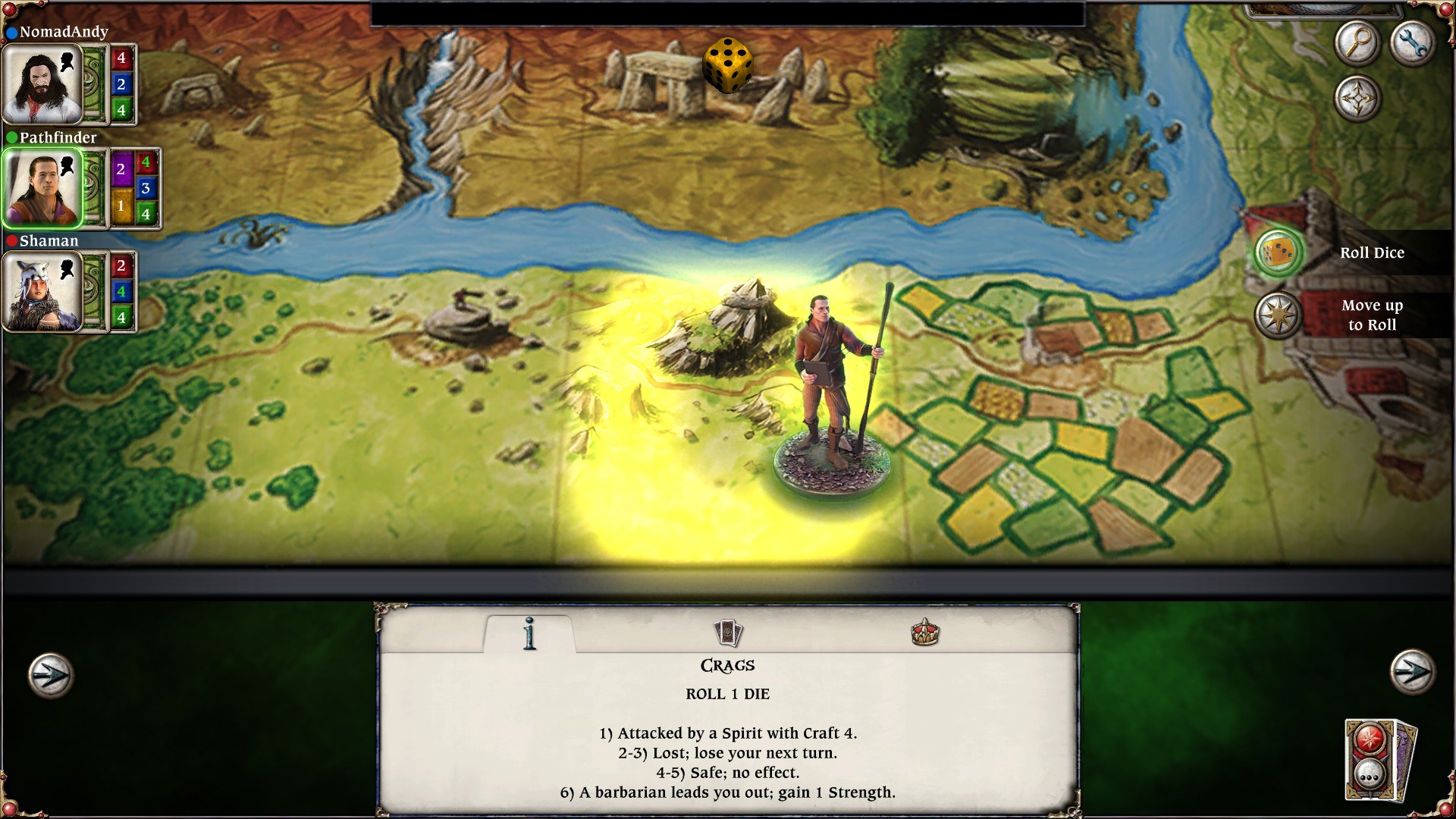
Task: Open settings with the wrench icon
Action: (x=1412, y=43)
